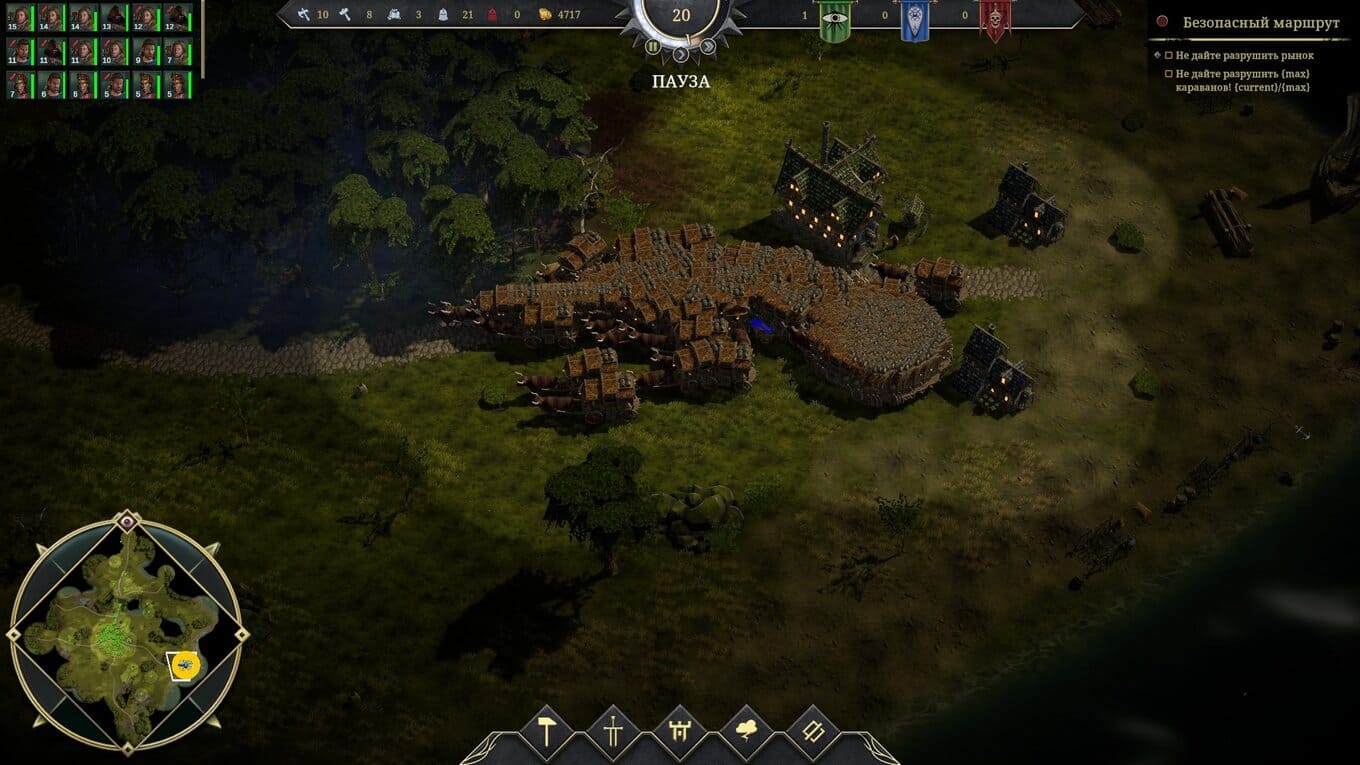Click the yellow camera marker on minimap

click(186, 664)
